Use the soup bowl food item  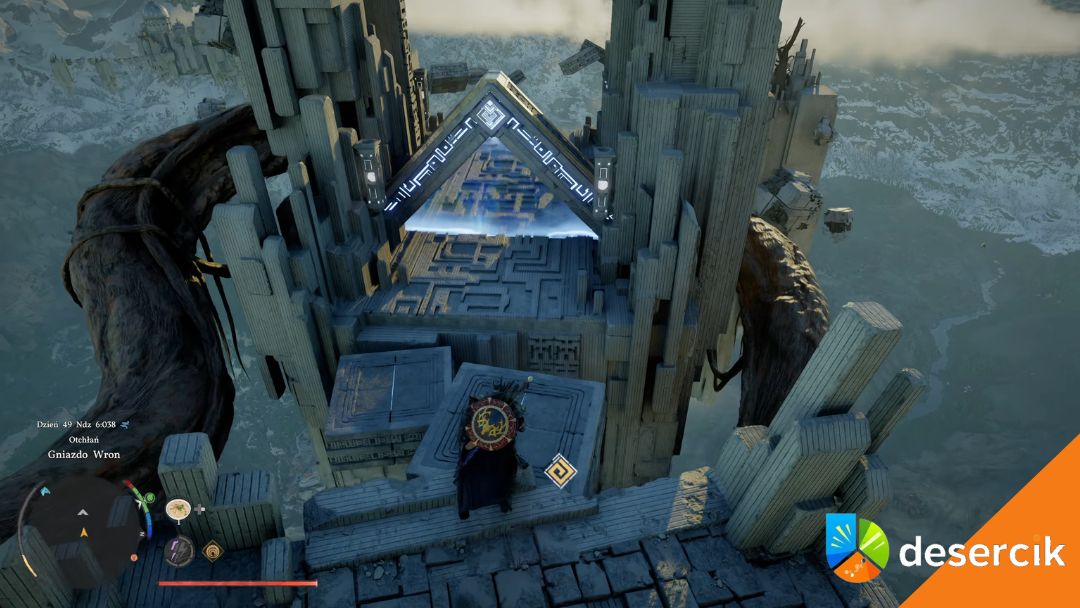(x=178, y=509)
